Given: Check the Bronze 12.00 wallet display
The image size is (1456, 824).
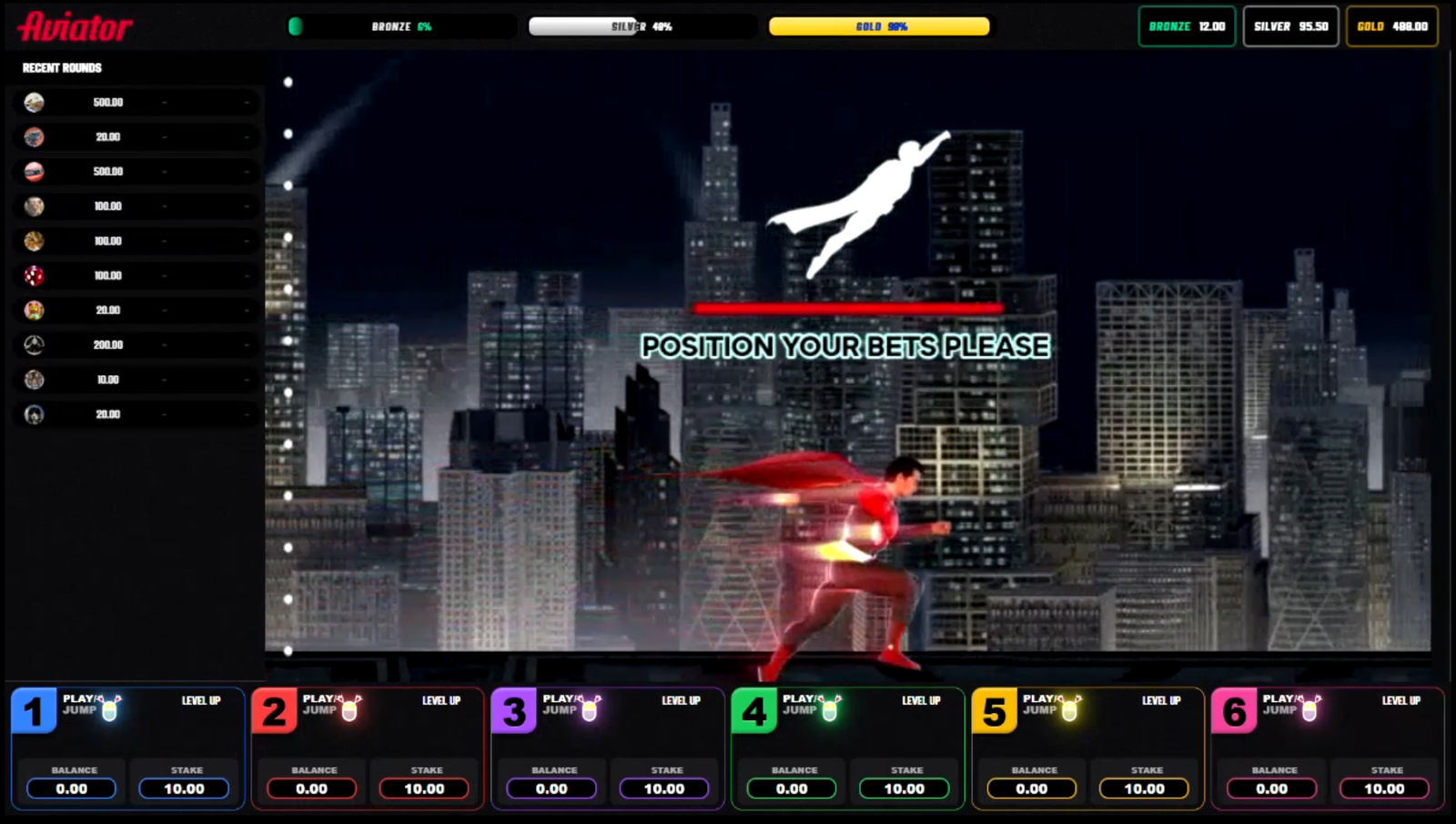Looking at the screenshot, I should tap(1186, 26).
